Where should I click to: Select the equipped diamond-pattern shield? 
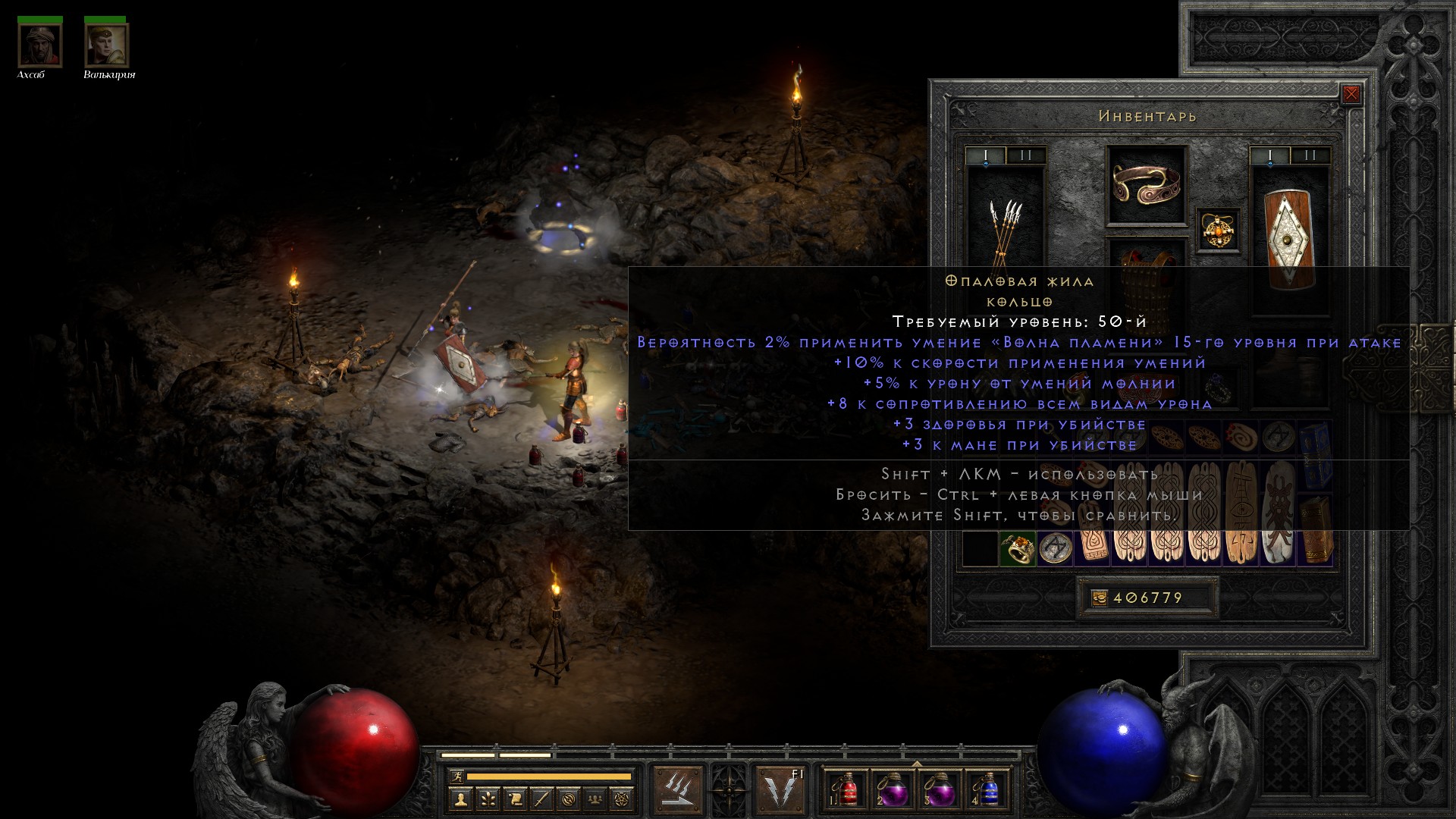(x=1289, y=238)
